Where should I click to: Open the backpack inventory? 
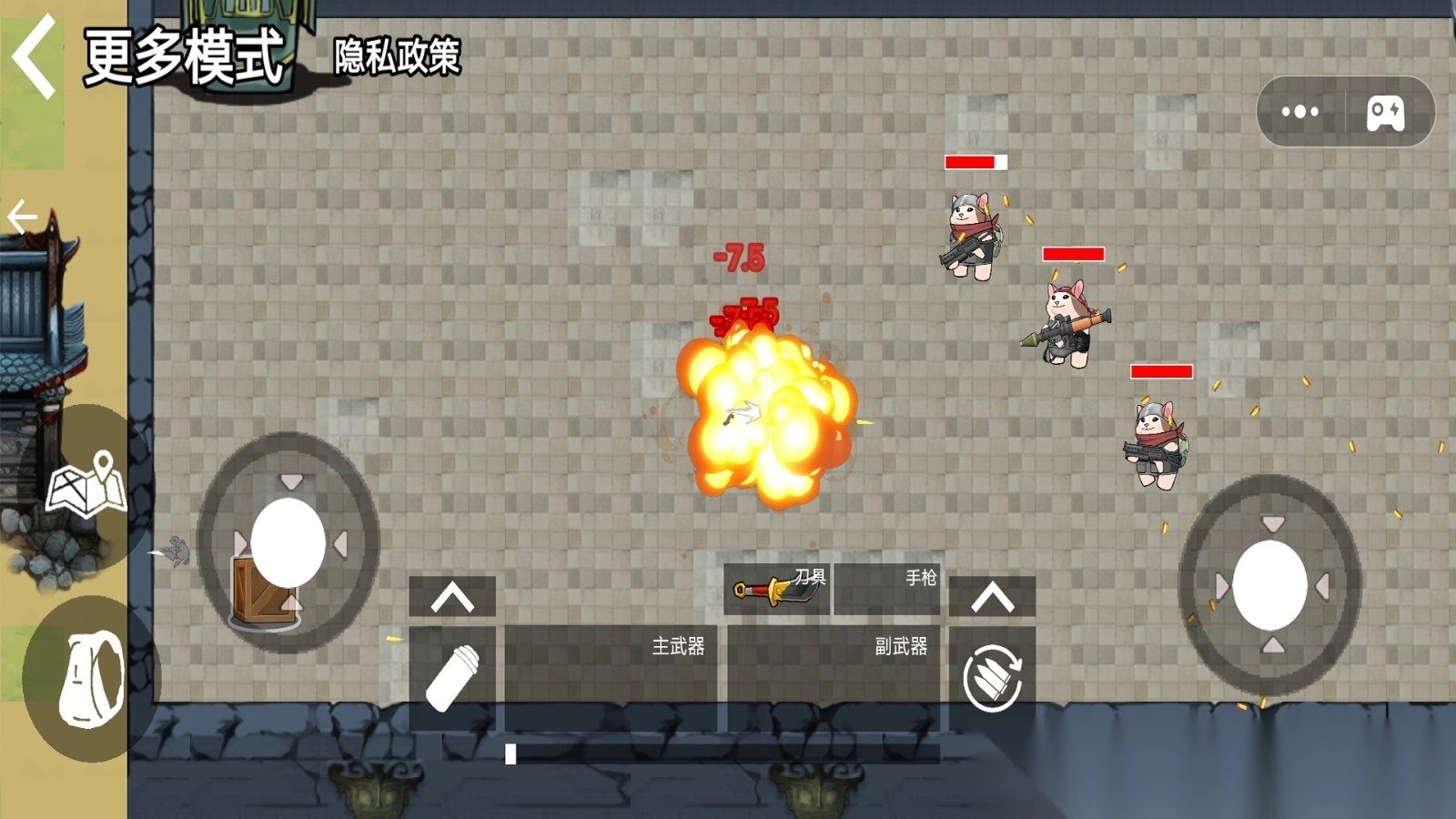click(x=91, y=679)
